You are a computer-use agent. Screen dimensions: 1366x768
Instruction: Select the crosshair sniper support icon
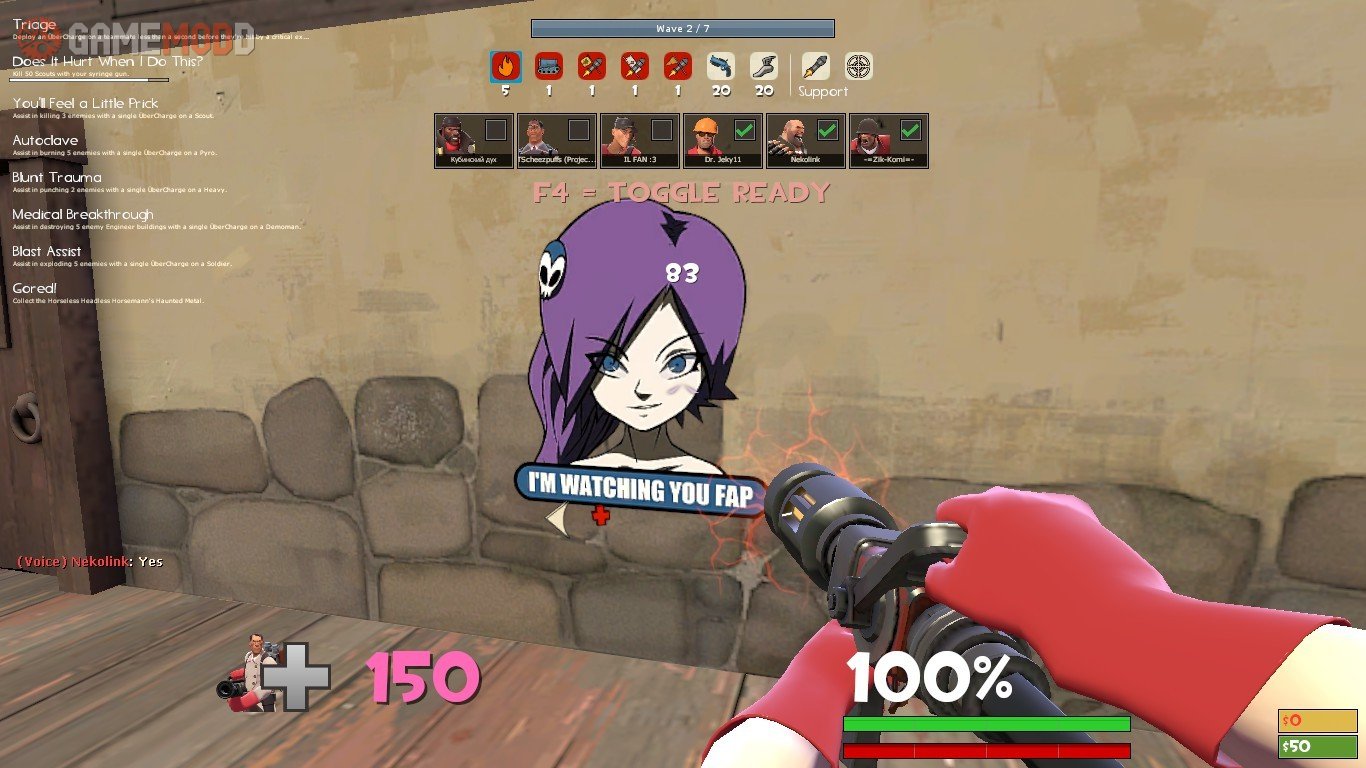pos(859,67)
